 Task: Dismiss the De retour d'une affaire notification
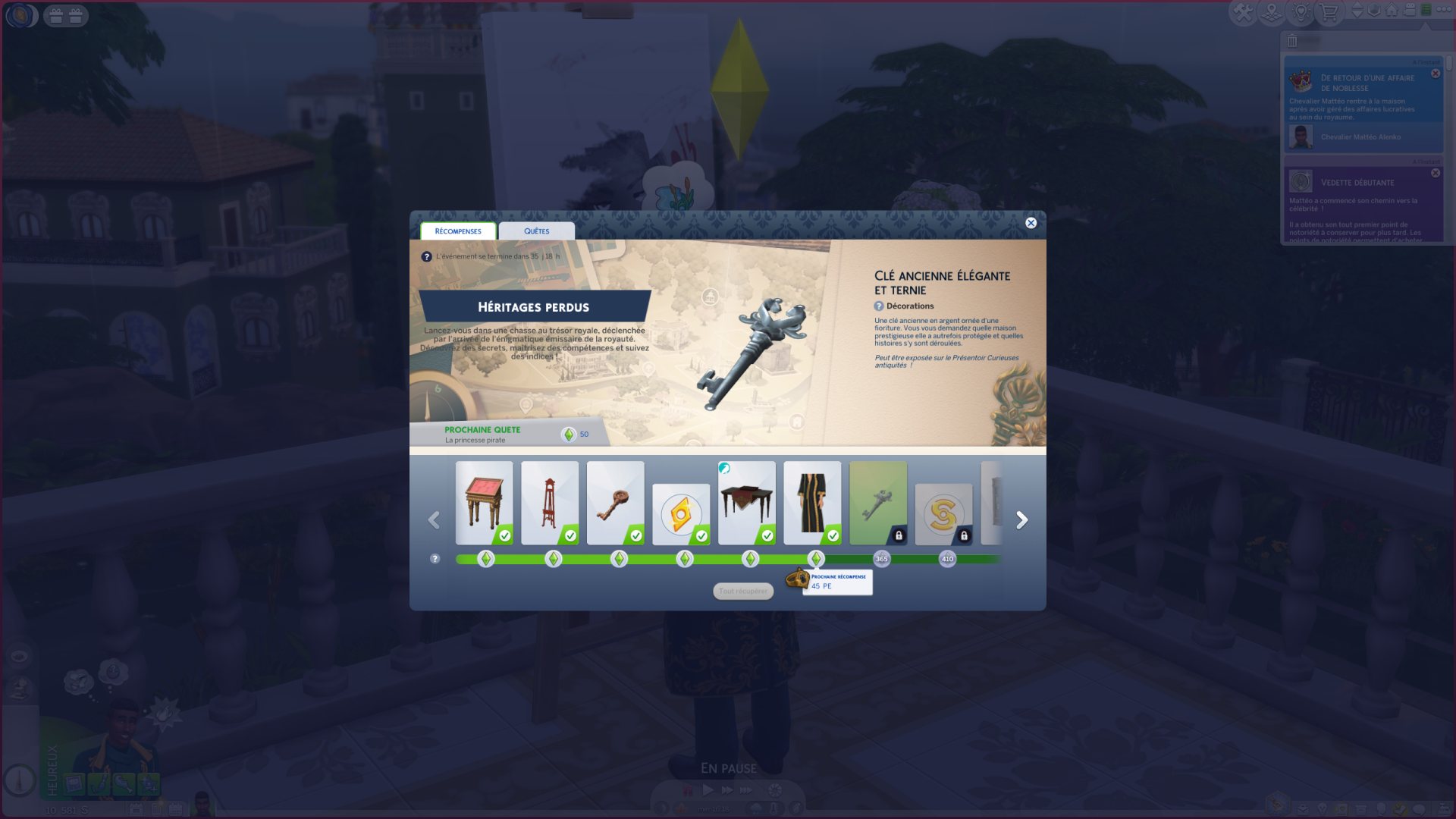coord(1436,74)
